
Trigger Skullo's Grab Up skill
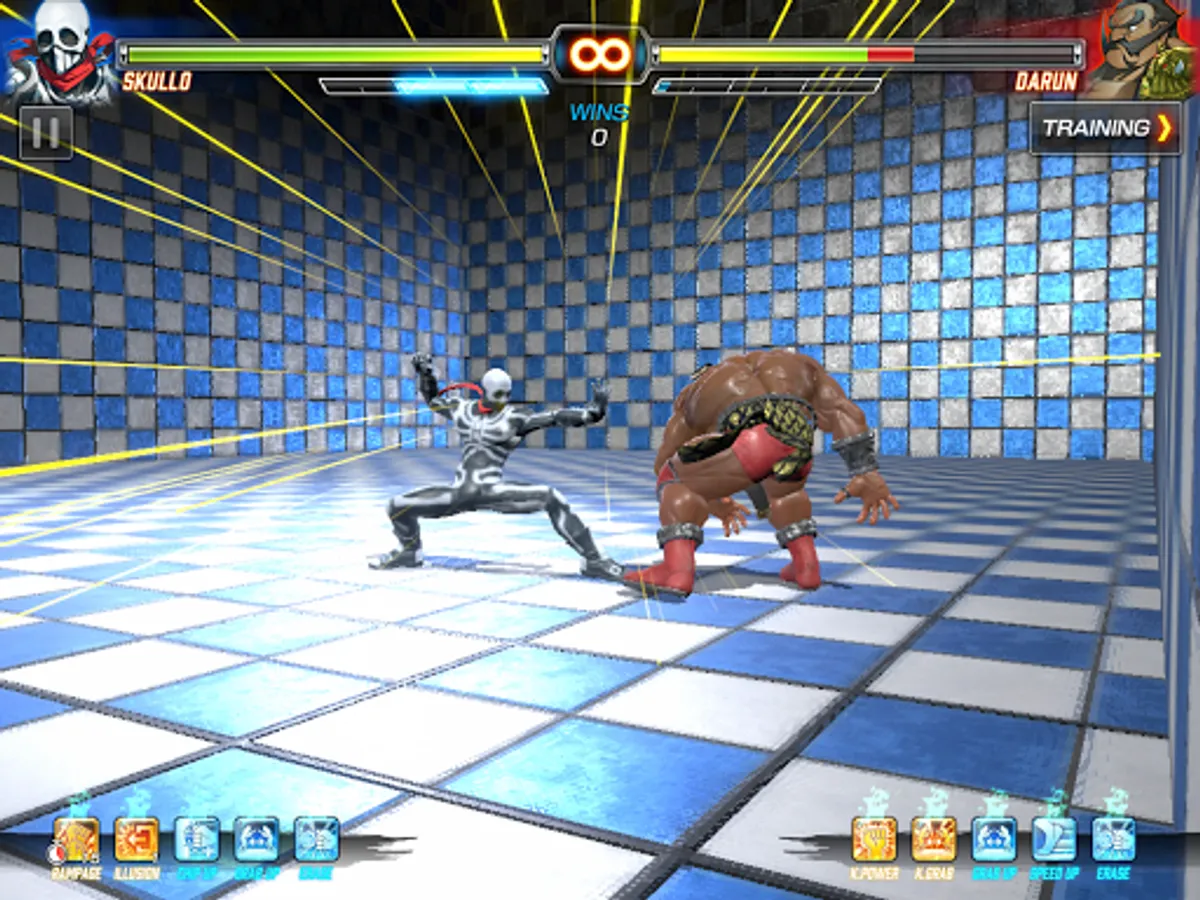[257, 839]
